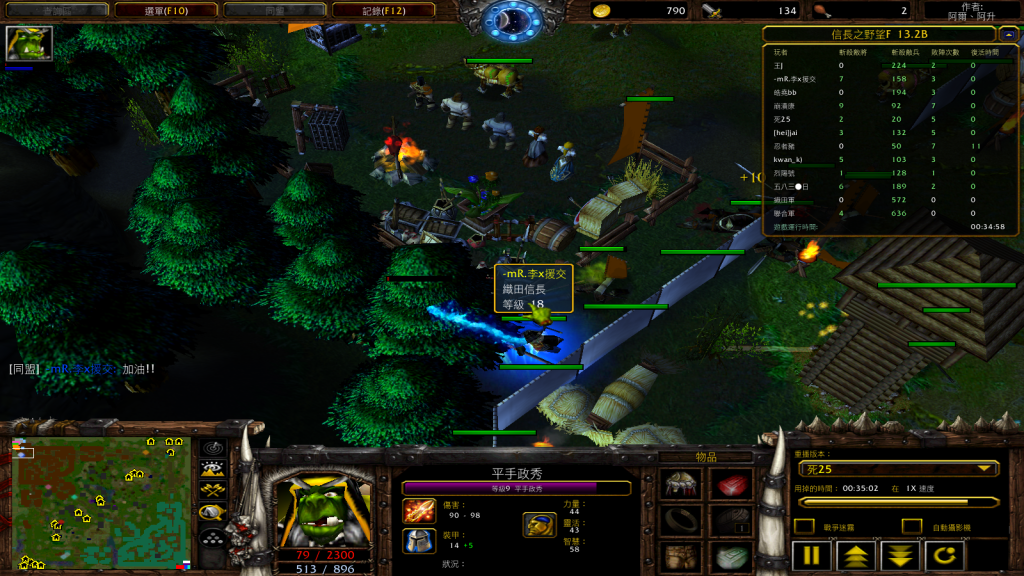Enable the 自動攝影機 auto camera checkbox
The width and height of the screenshot is (1024, 576).
pyautogui.click(x=911, y=526)
